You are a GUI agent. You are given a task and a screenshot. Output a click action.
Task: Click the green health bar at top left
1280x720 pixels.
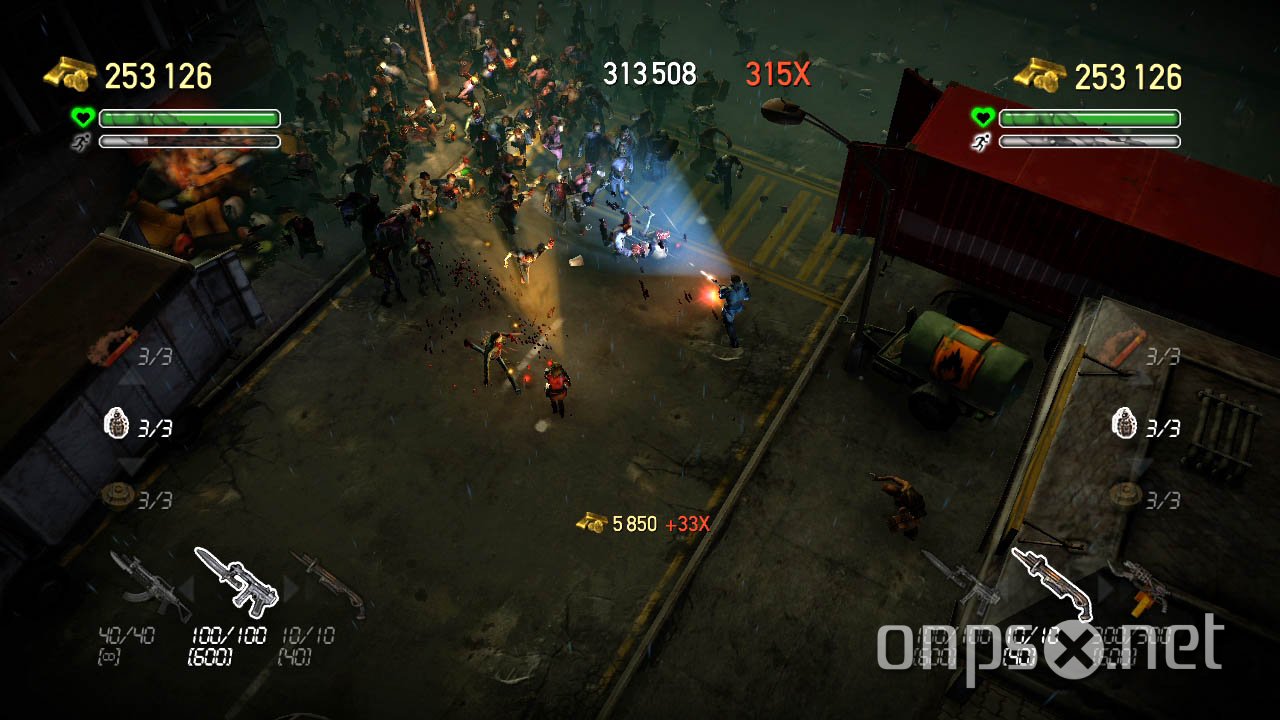tap(190, 118)
